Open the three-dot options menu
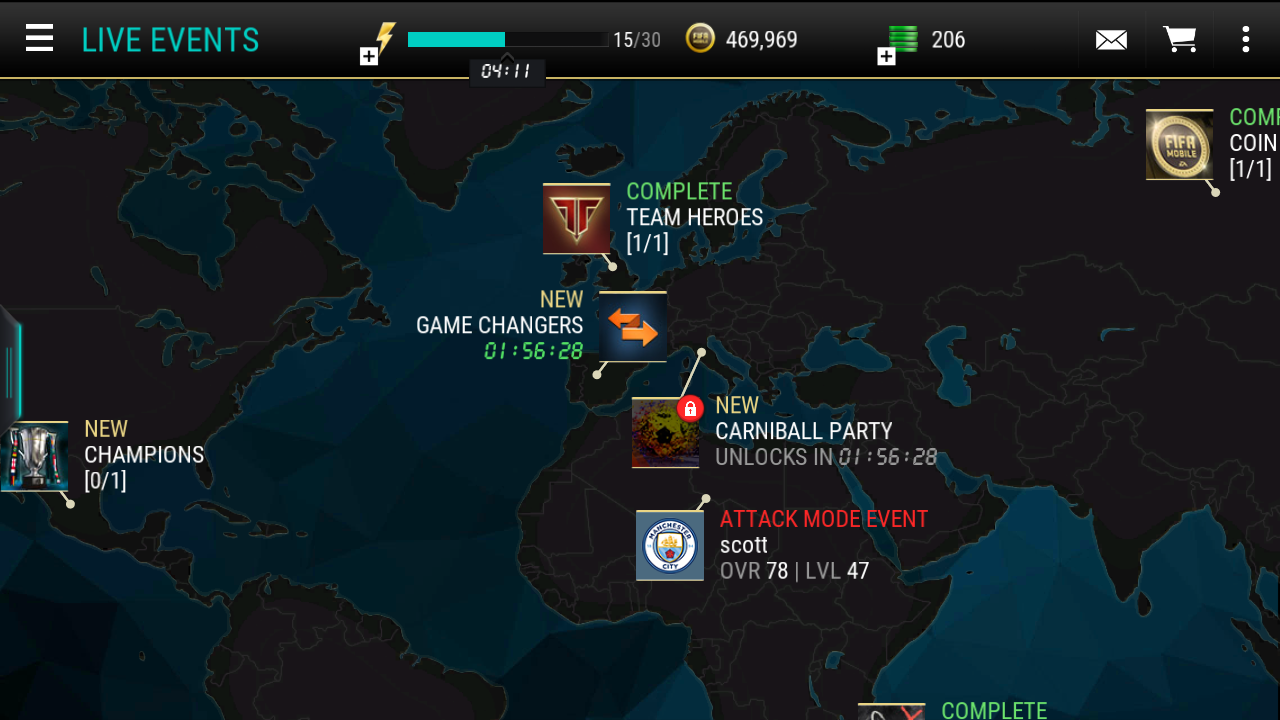Viewport: 1280px width, 720px height. (x=1245, y=40)
